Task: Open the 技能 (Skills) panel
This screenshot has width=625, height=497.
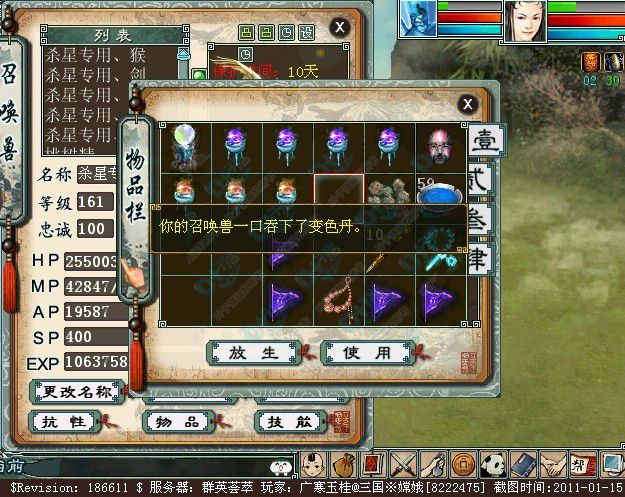Action: (x=291, y=422)
